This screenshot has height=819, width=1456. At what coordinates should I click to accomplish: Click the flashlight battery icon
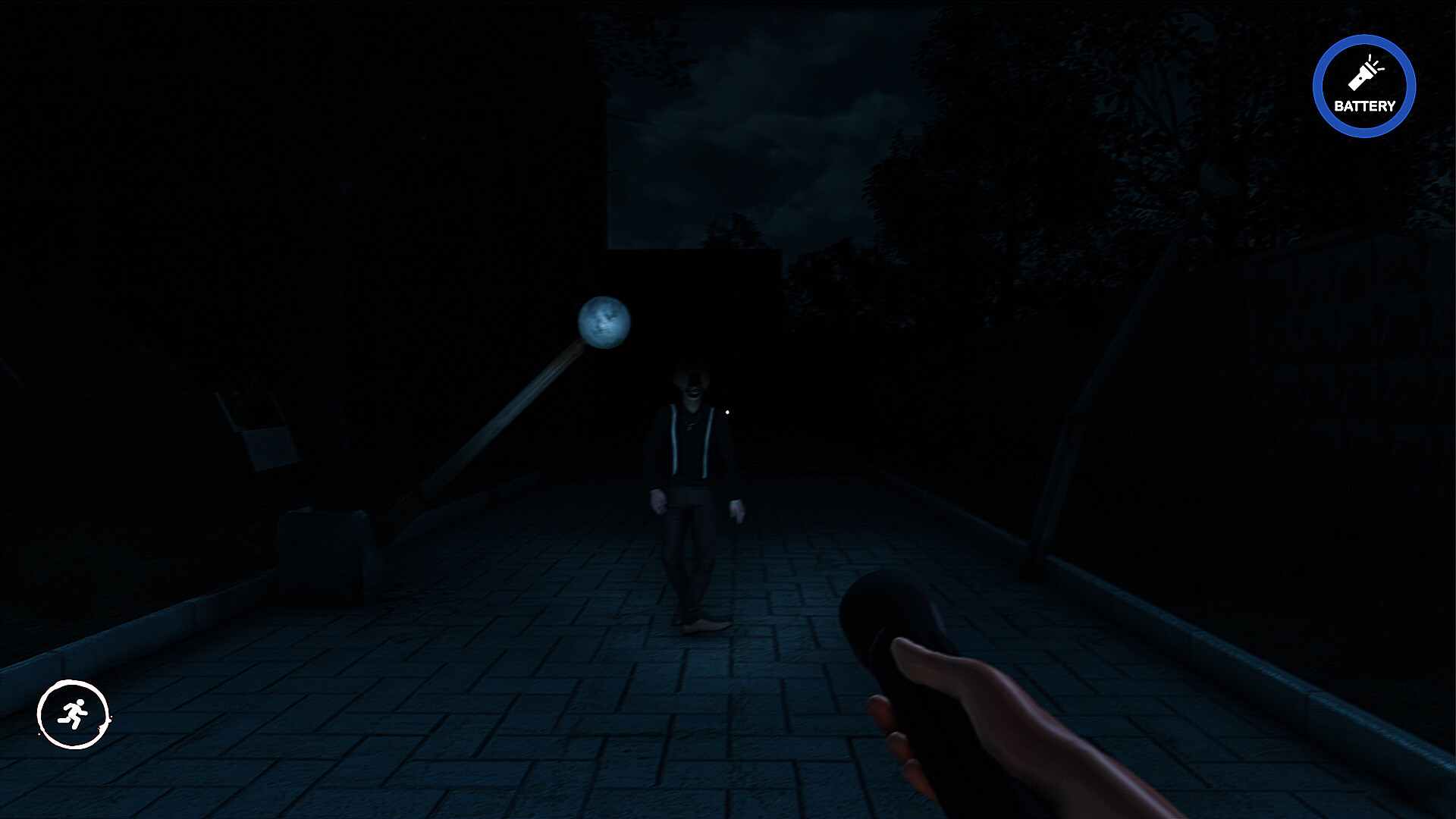tap(1362, 76)
